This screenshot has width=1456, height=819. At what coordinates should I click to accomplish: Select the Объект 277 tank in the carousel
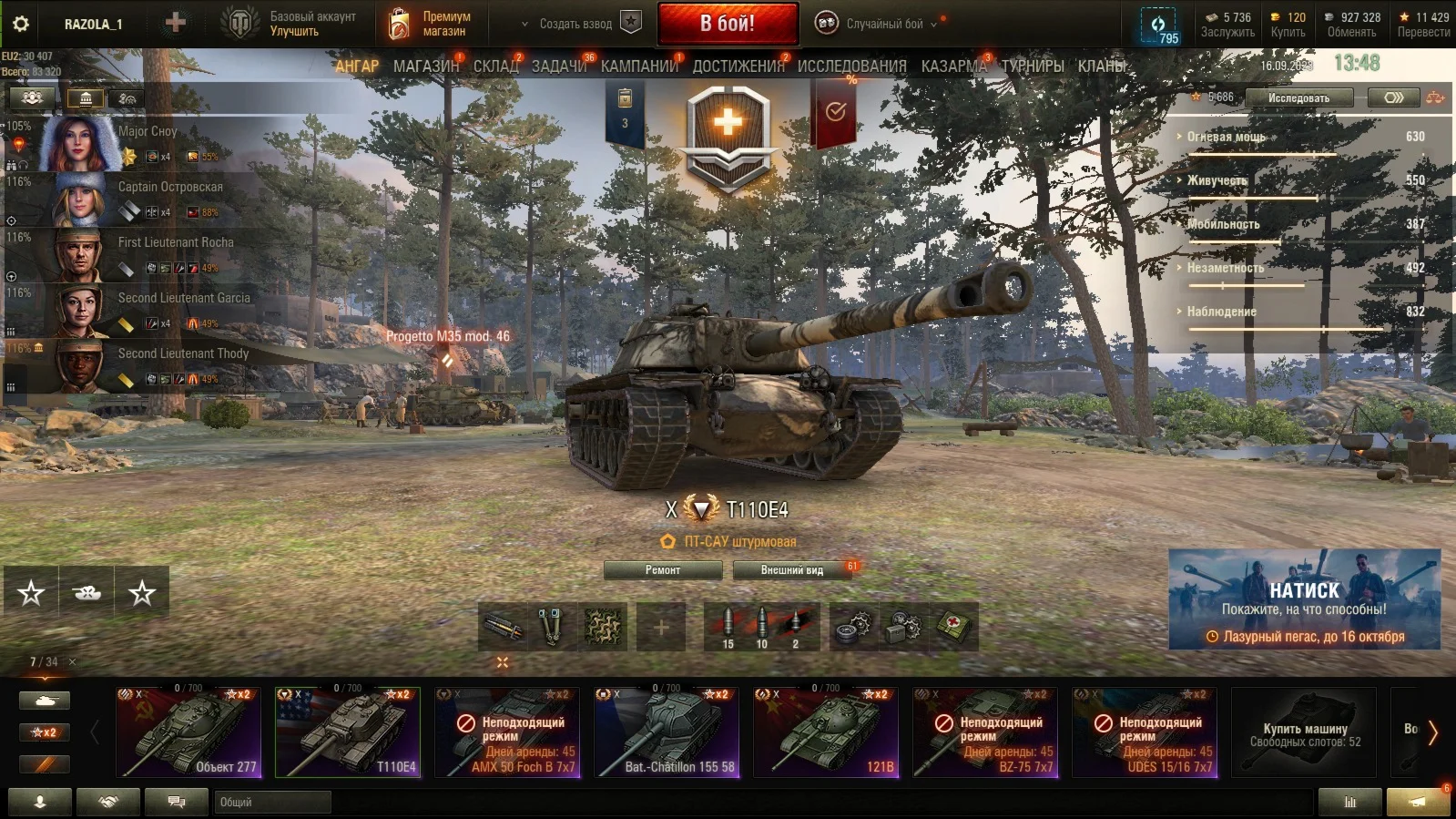tap(188, 732)
